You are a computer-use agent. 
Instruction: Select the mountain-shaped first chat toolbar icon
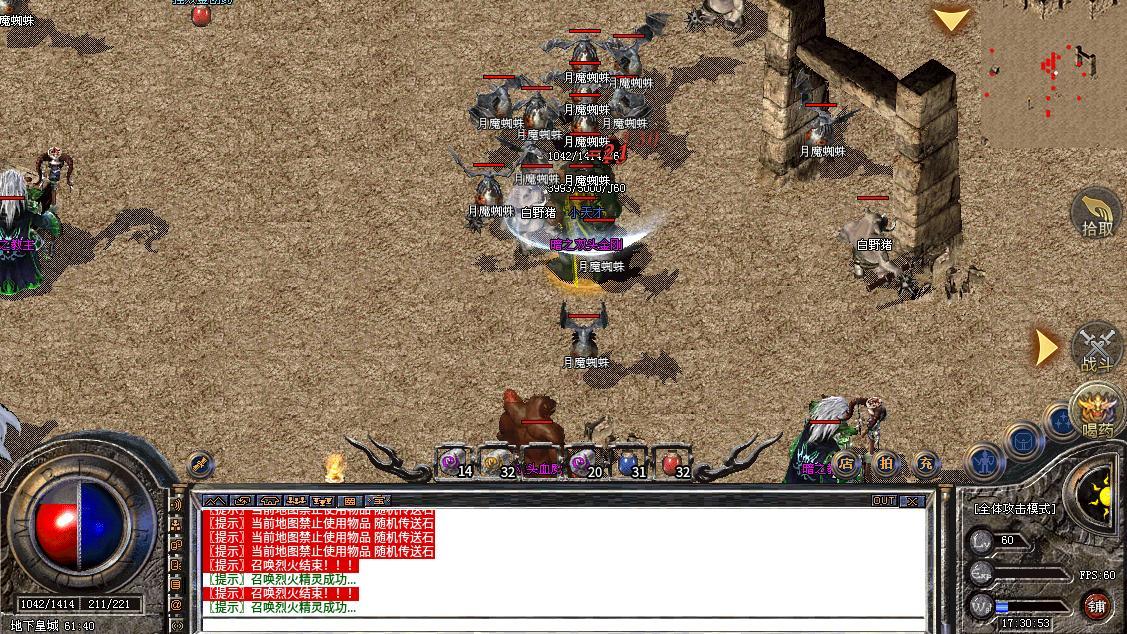pyautogui.click(x=215, y=501)
